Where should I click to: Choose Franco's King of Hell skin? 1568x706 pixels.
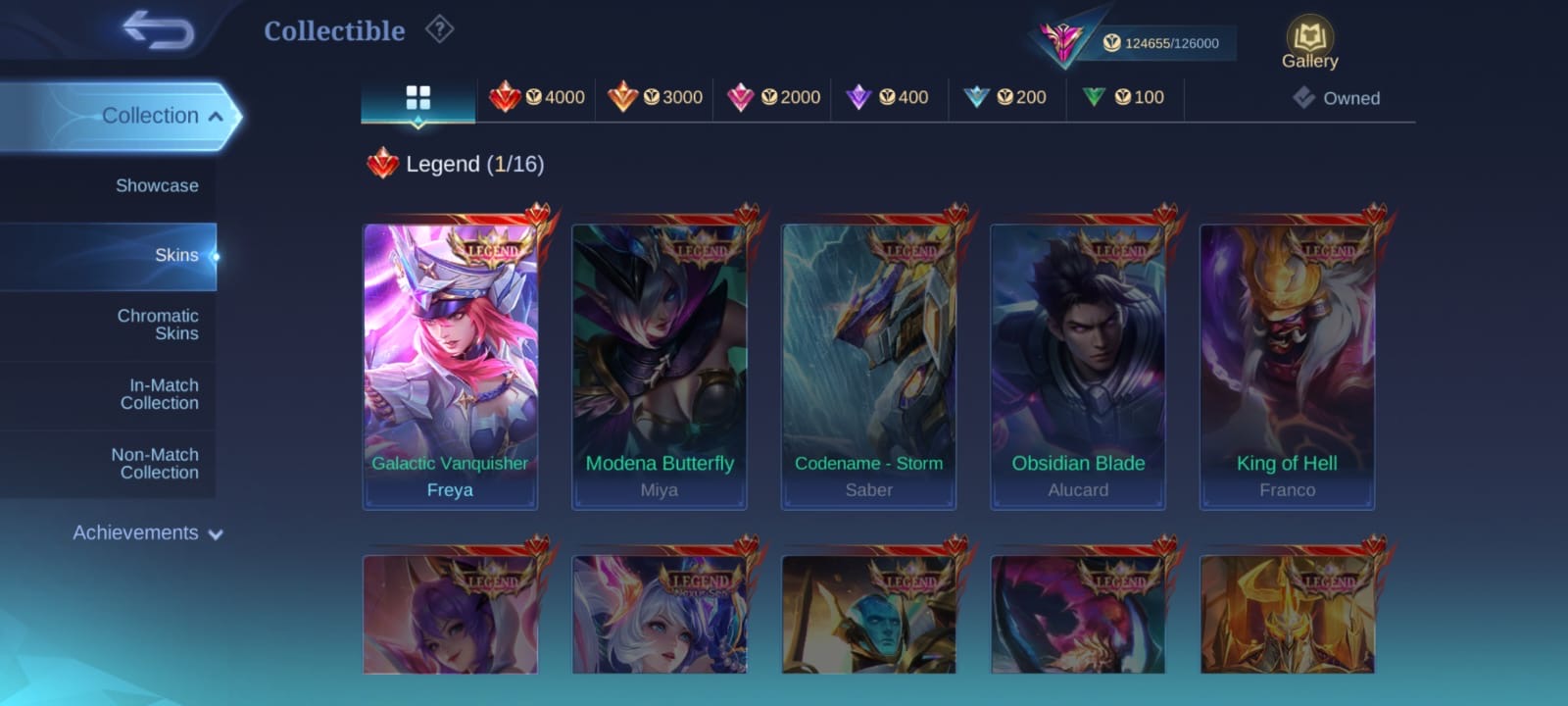(x=1287, y=365)
